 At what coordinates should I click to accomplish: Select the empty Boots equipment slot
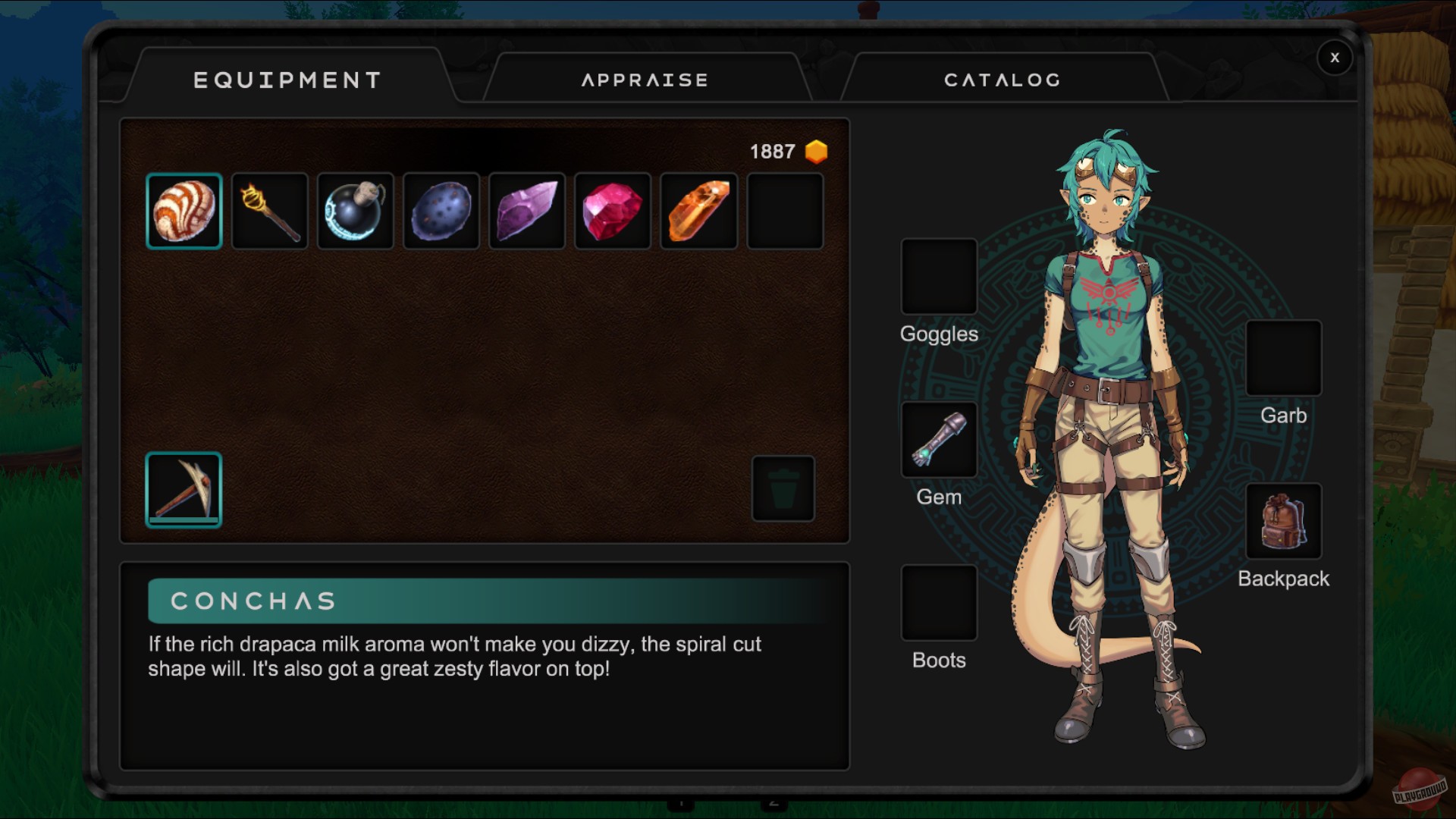pyautogui.click(x=939, y=603)
